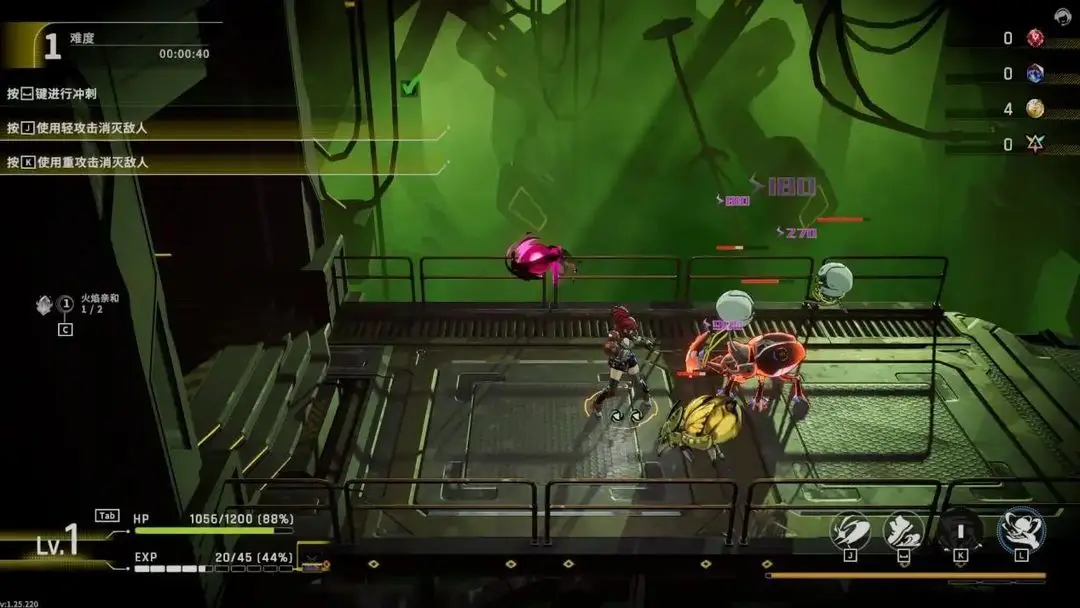This screenshot has height=608, width=1080.
Task: Click the blue hexagon currency icon
Action: pos(1035,73)
